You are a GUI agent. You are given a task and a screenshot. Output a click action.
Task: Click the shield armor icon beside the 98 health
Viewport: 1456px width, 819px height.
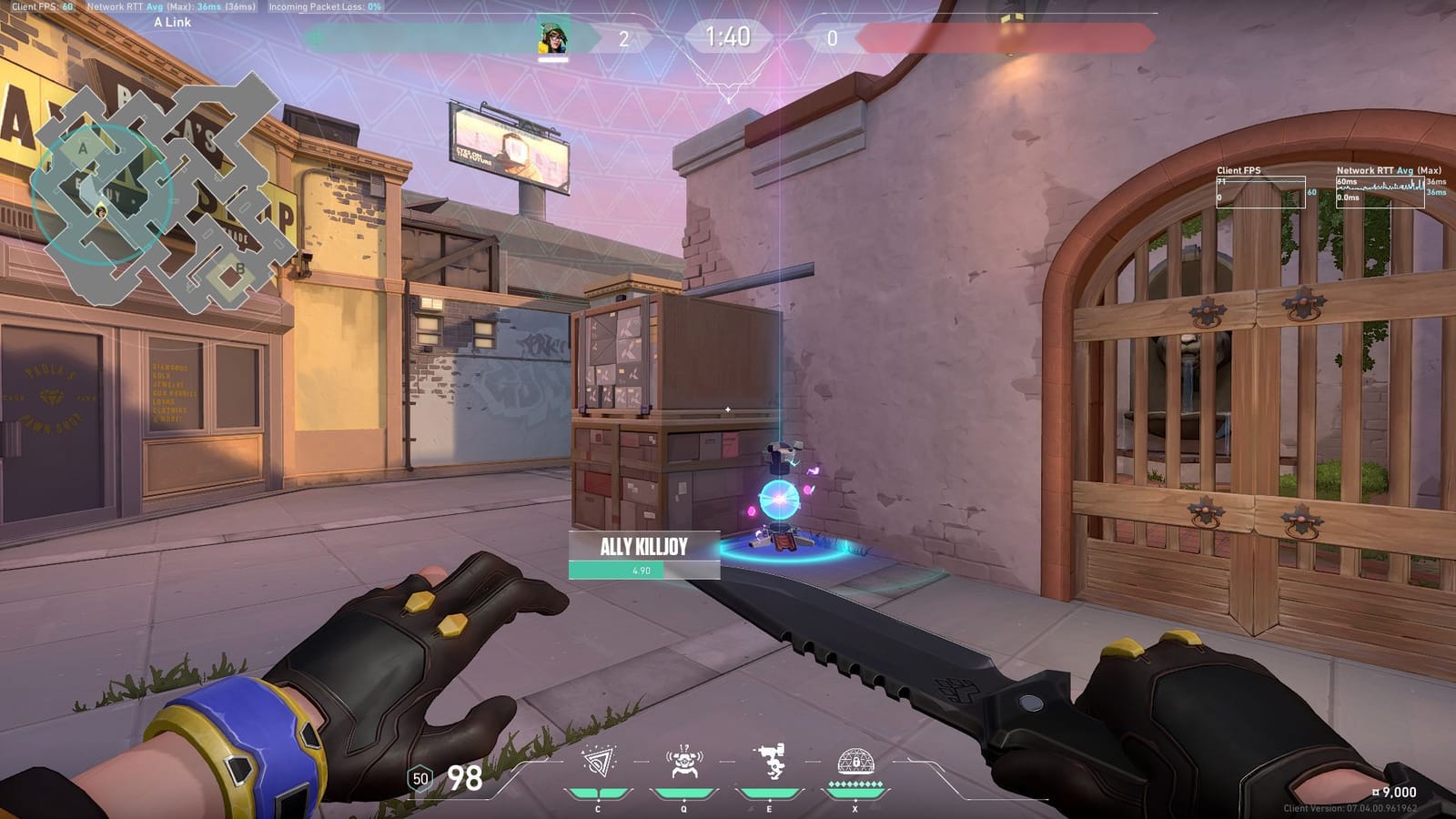click(419, 778)
